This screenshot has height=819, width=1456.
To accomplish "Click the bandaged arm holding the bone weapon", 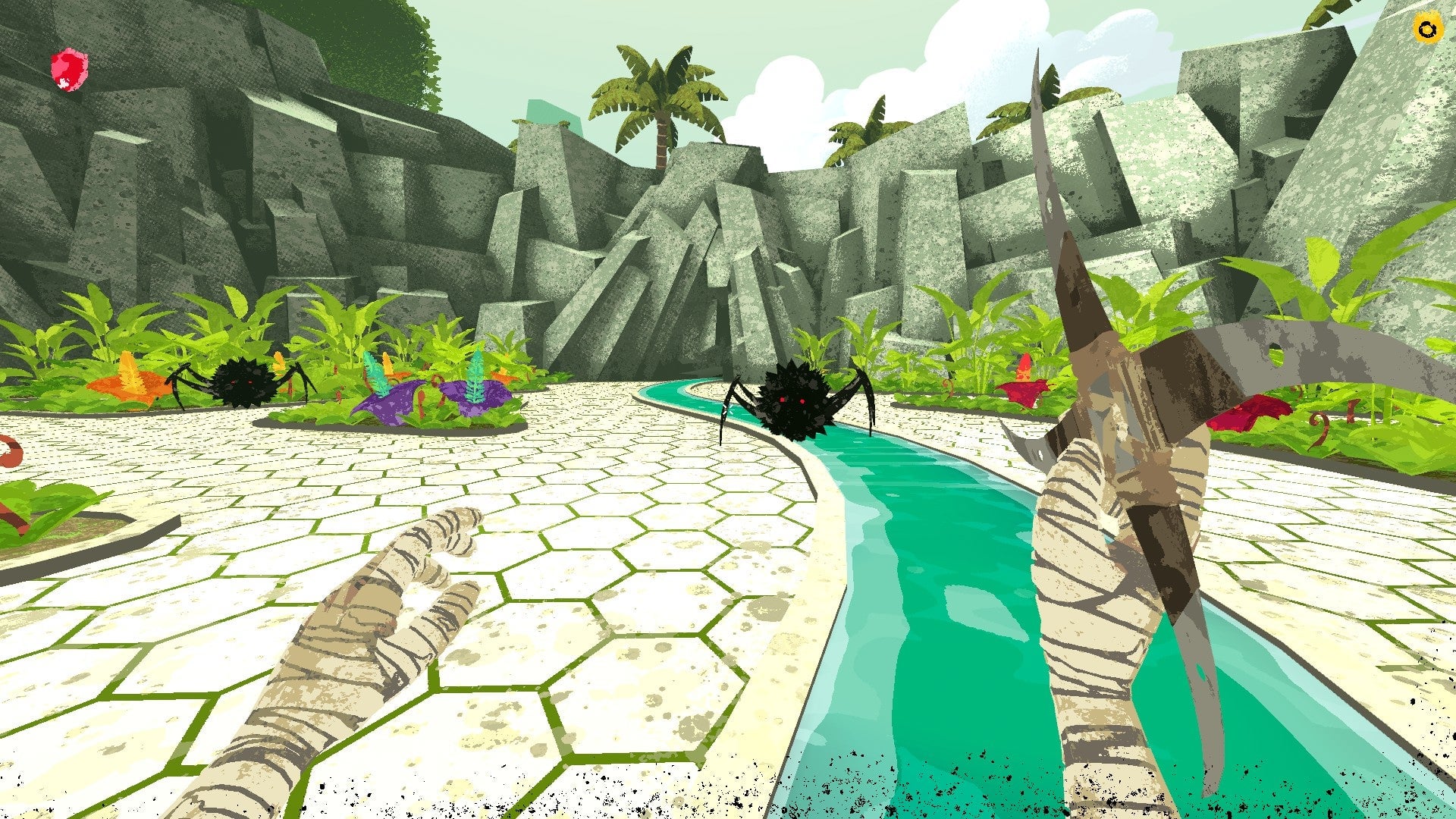I will tap(1084, 622).
